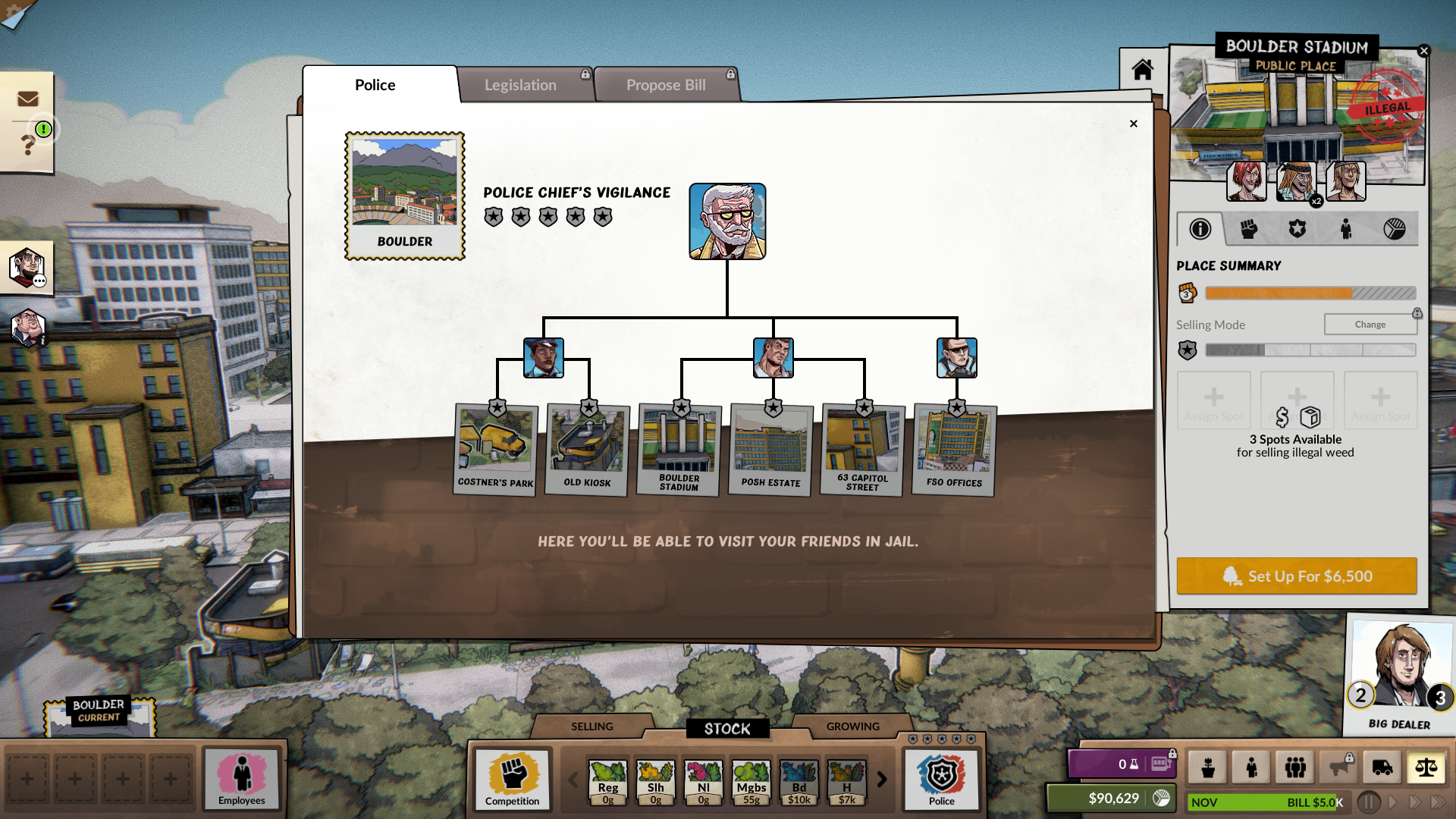Switch to the Growing tab

[x=852, y=726]
